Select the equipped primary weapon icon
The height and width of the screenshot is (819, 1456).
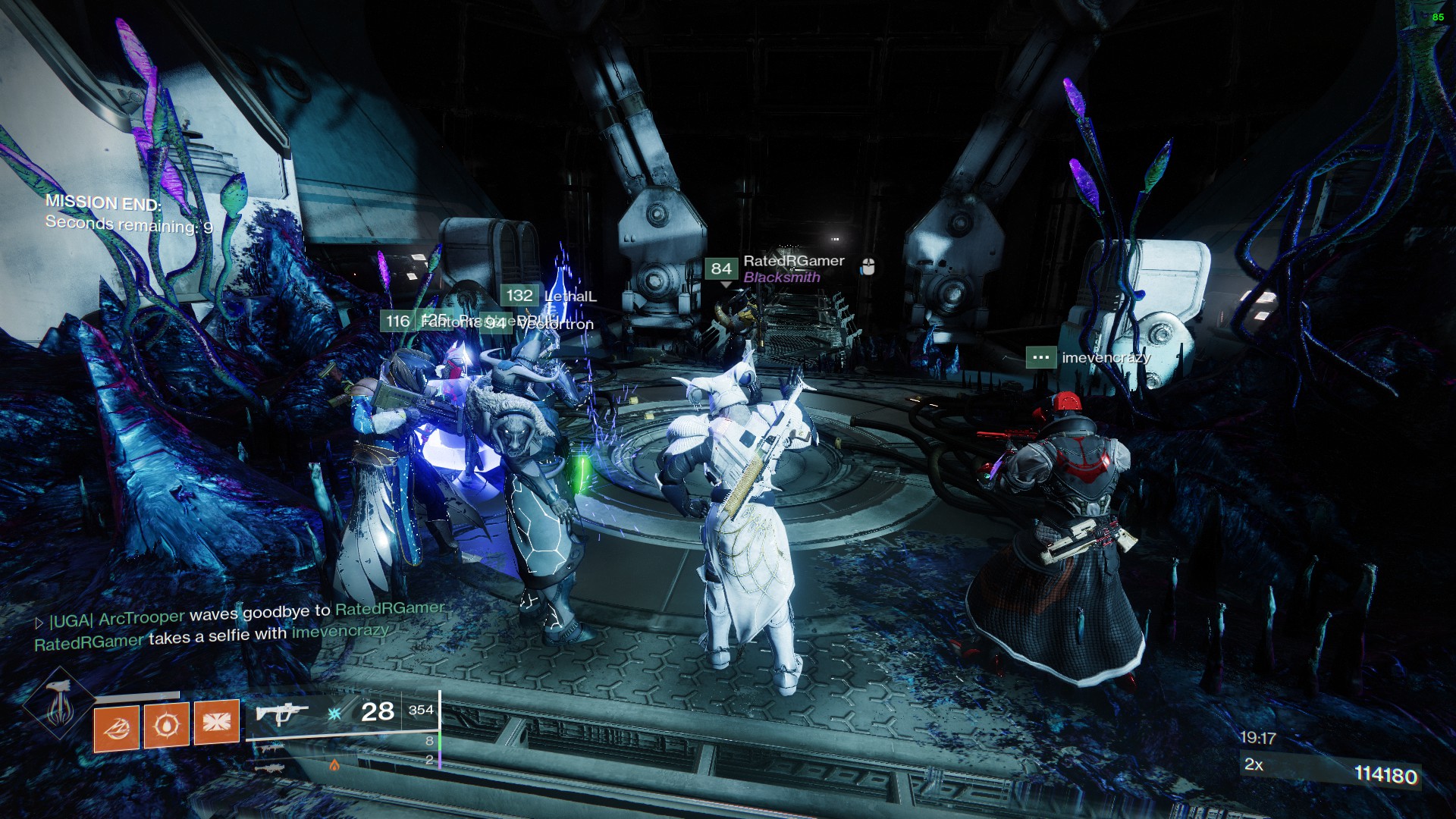pos(281,713)
